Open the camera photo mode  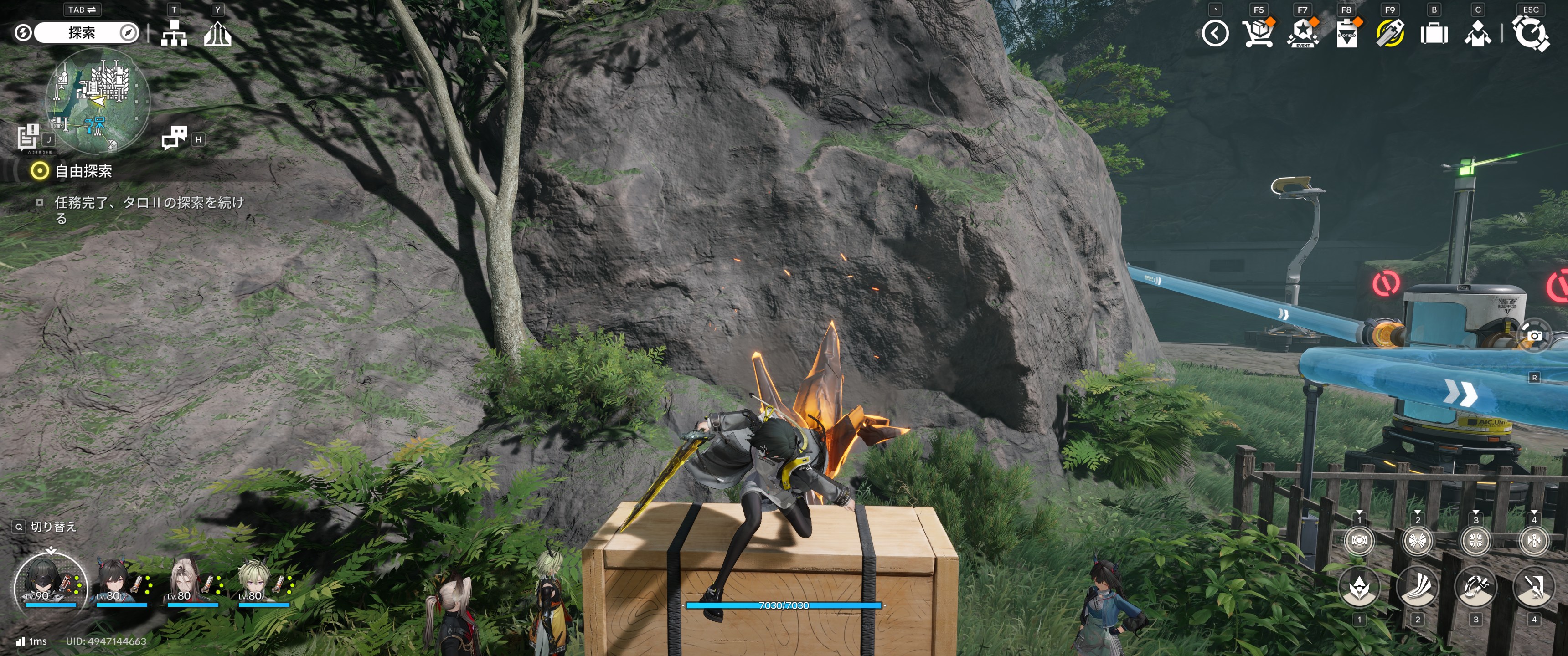(x=1535, y=335)
